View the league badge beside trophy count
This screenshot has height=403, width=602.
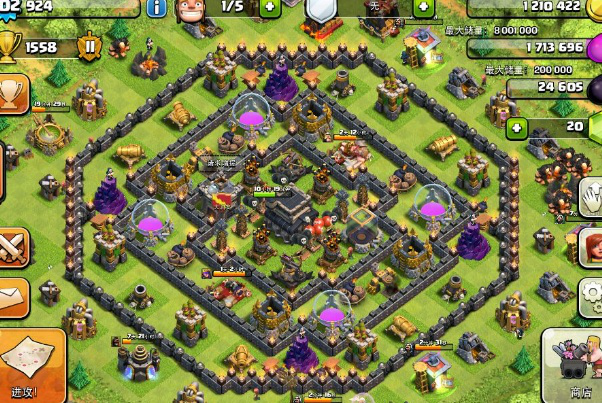[91, 46]
